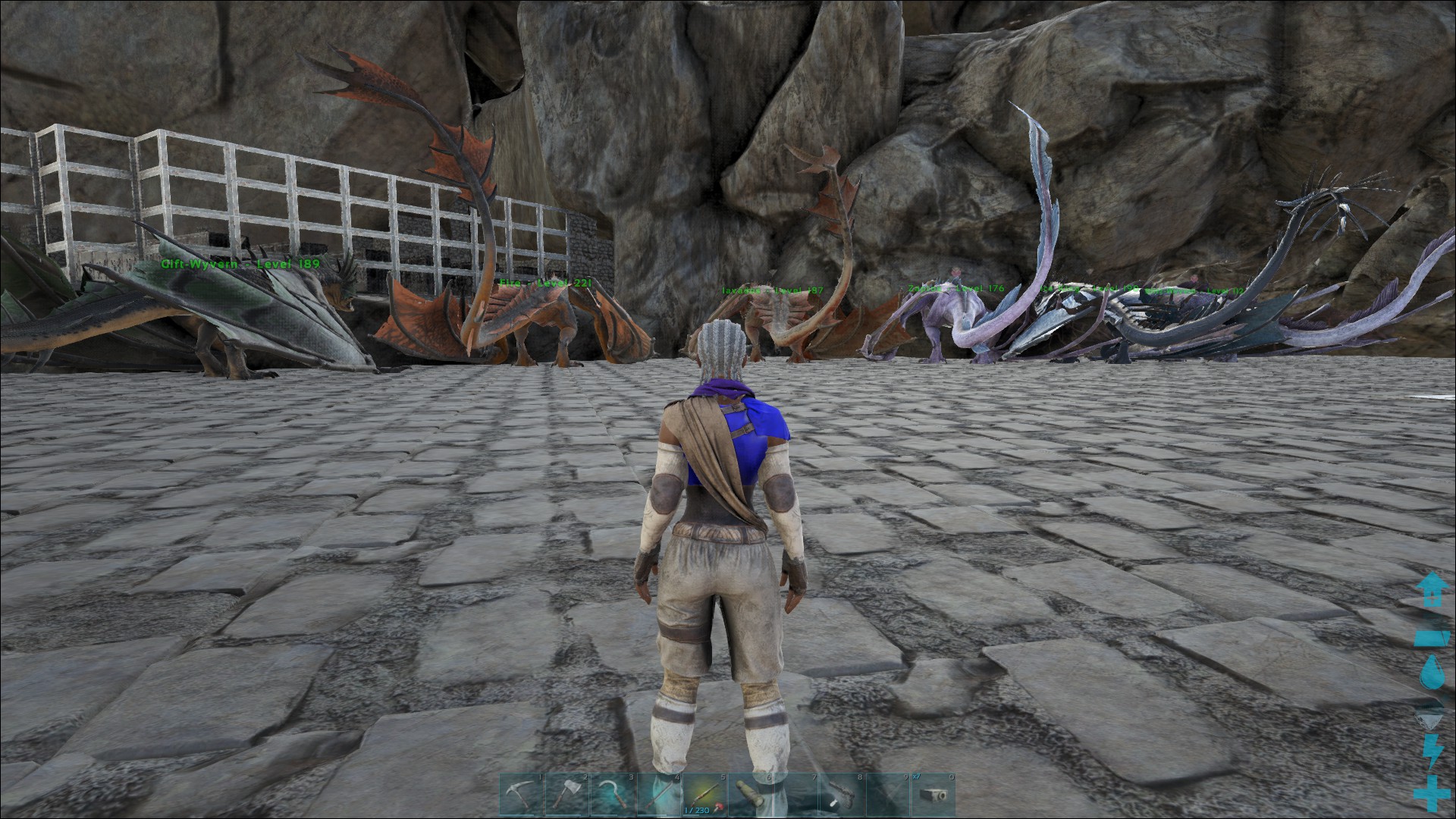Equip the rifle showing 1 / 230
Screen dimensions: 1456x819
[x=704, y=795]
